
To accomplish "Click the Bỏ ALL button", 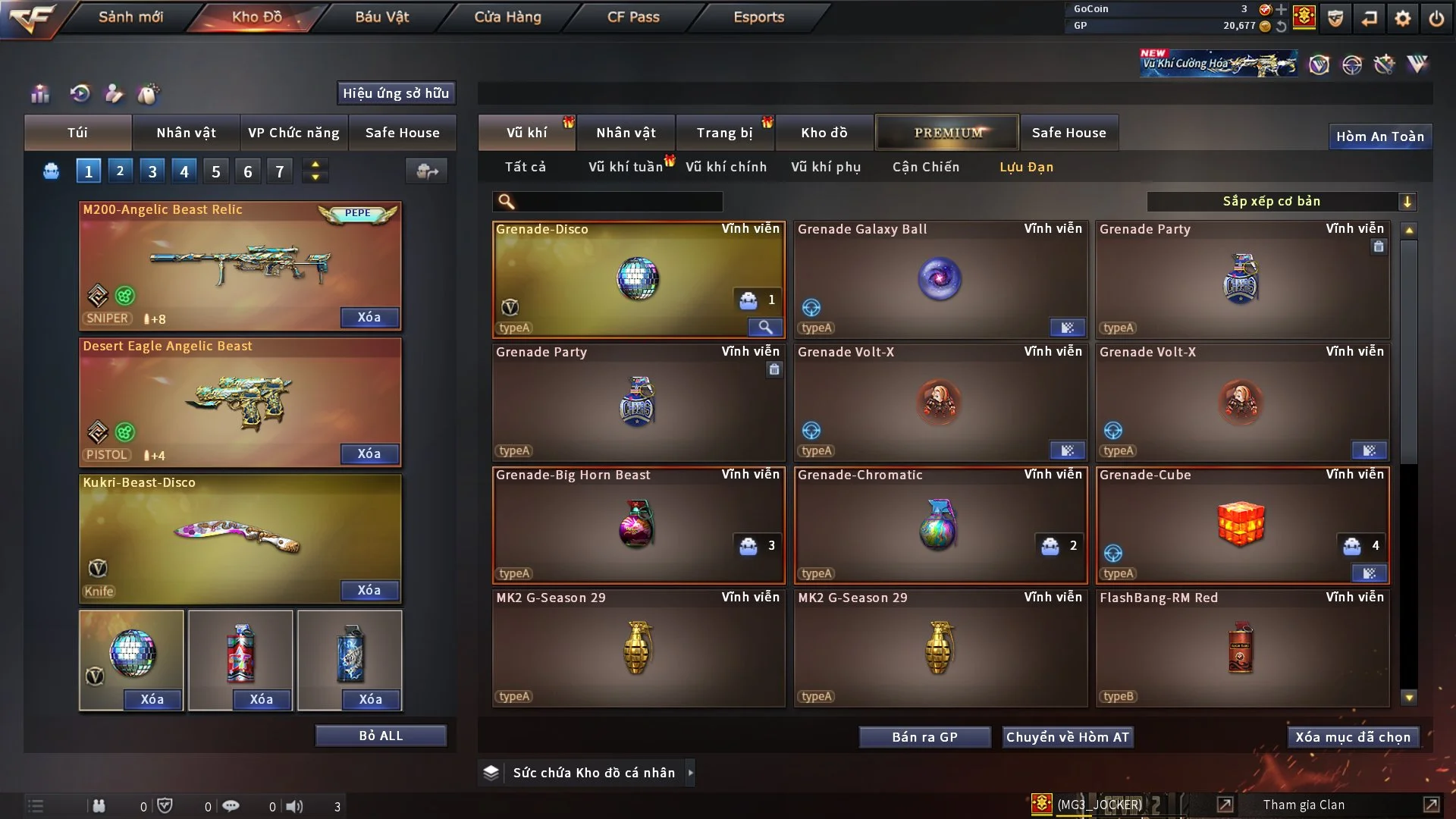I will tap(381, 736).
